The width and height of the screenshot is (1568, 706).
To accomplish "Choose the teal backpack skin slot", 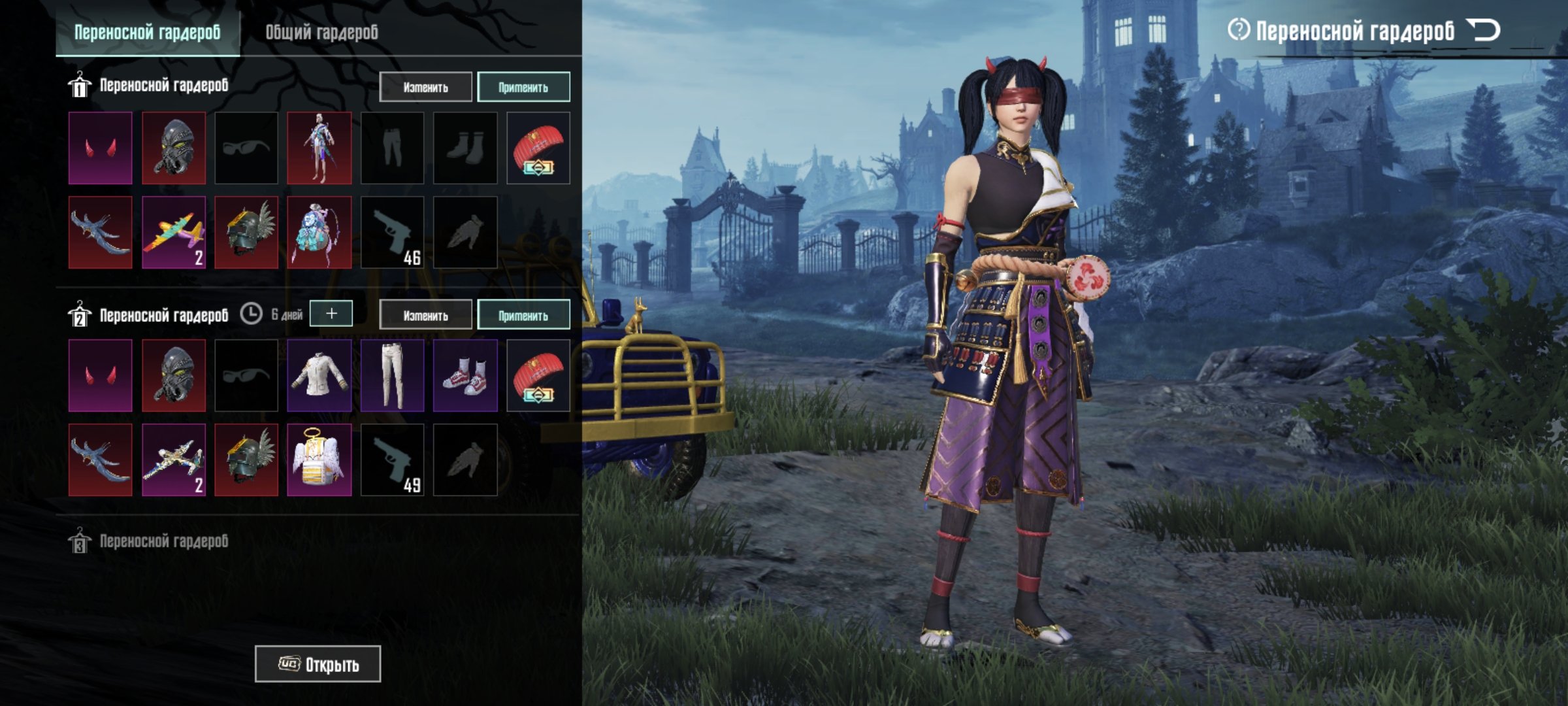I will click(319, 233).
